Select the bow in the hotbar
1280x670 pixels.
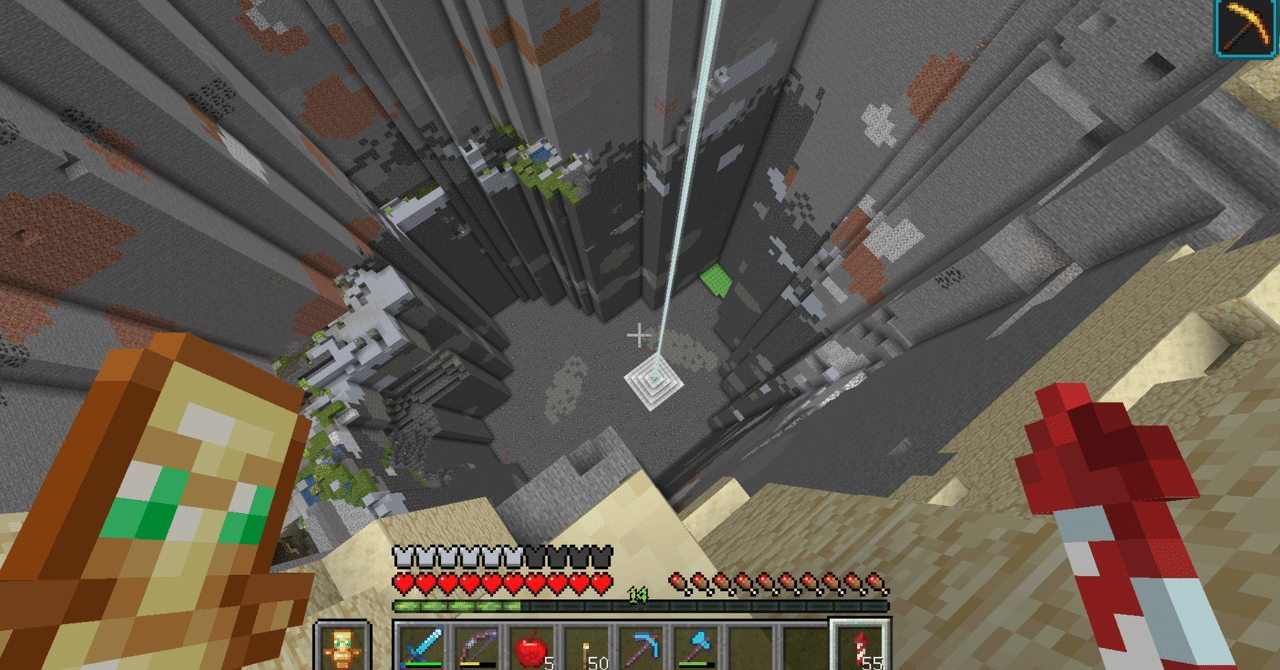point(476,647)
